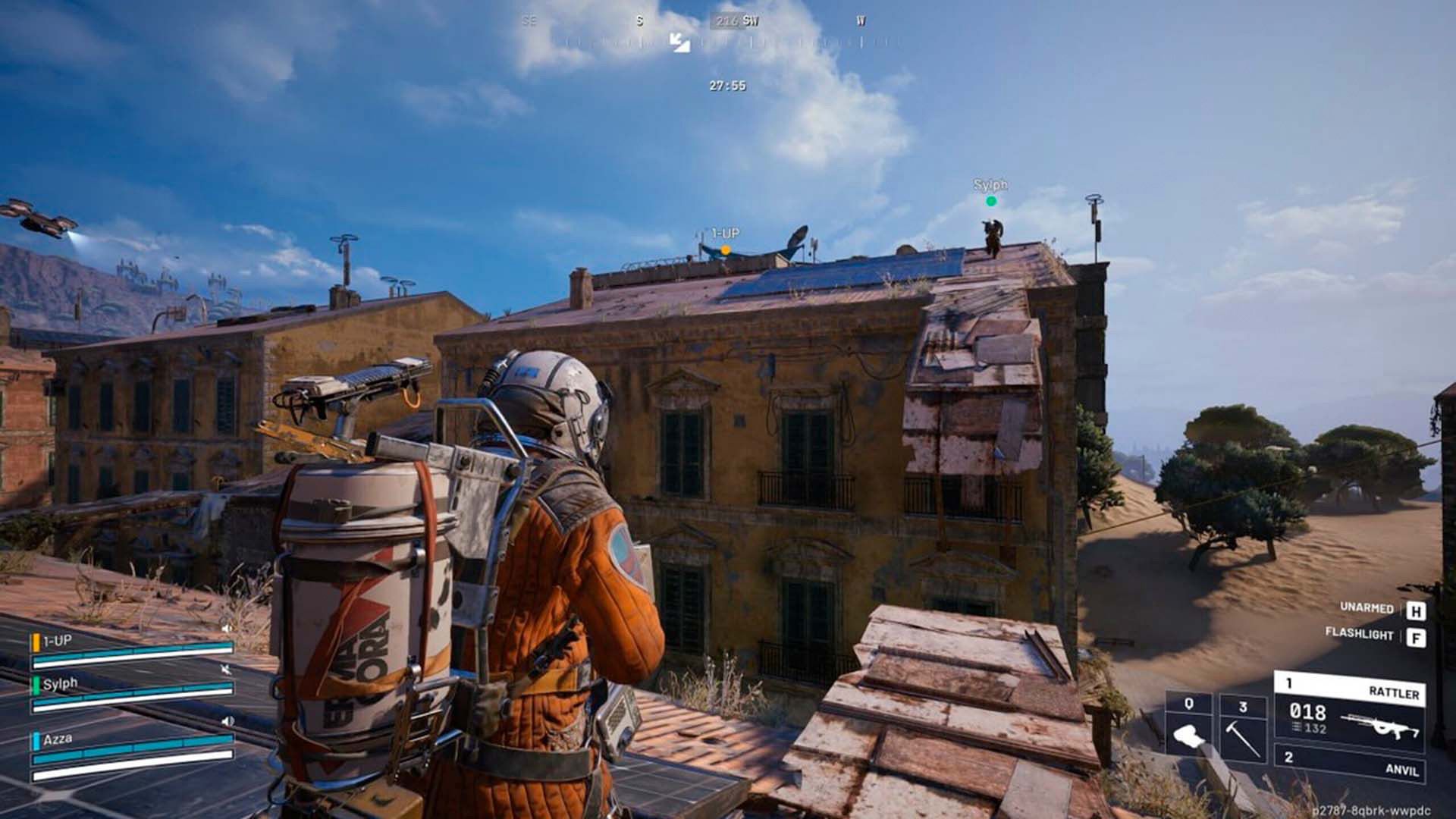Click the H keybind icon beside UNARMED
This screenshot has height=819, width=1456.
tap(1417, 611)
